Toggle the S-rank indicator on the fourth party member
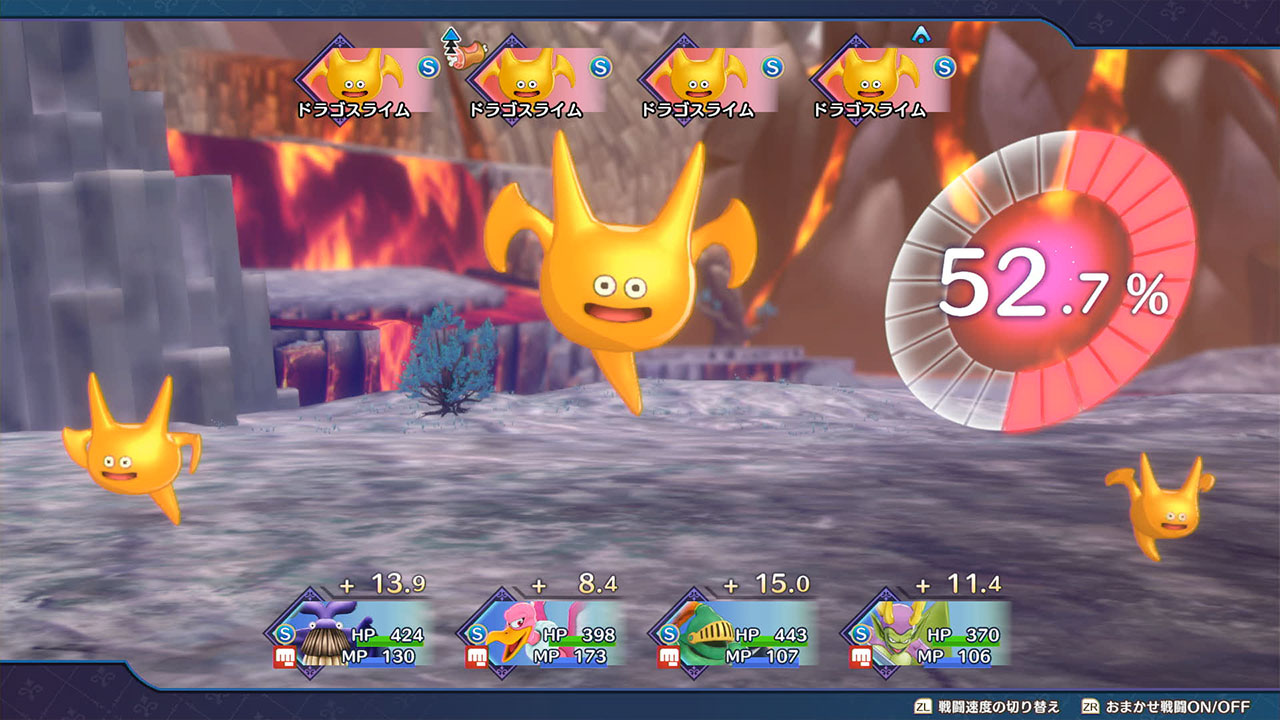The height and width of the screenshot is (720, 1280). (859, 631)
